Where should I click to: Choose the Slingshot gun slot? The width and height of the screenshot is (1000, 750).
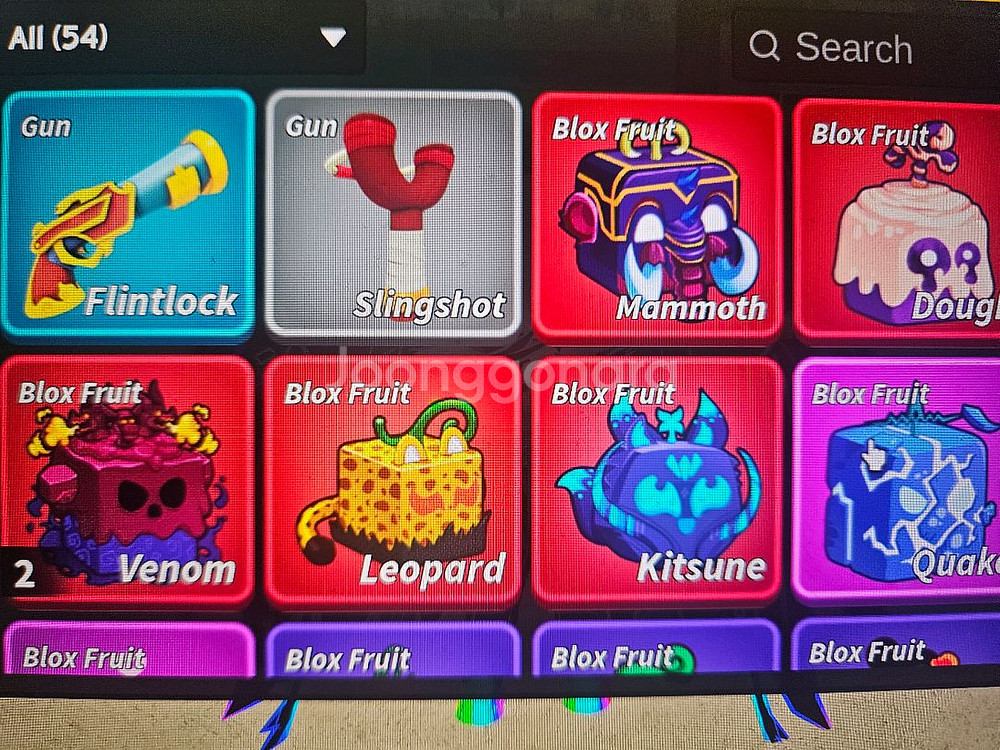pyautogui.click(x=393, y=214)
